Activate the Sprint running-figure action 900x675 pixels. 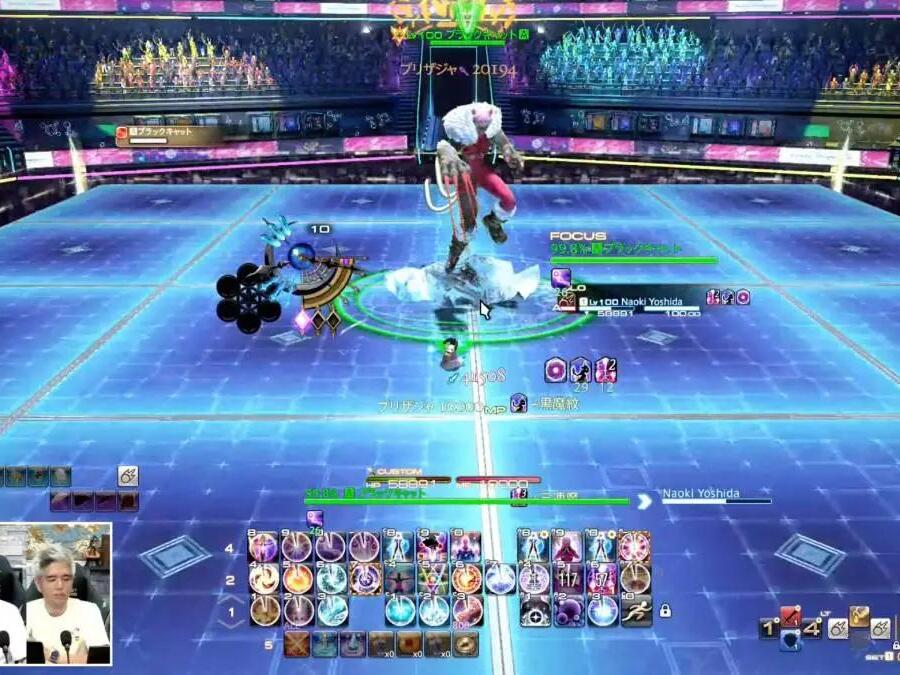click(x=636, y=610)
